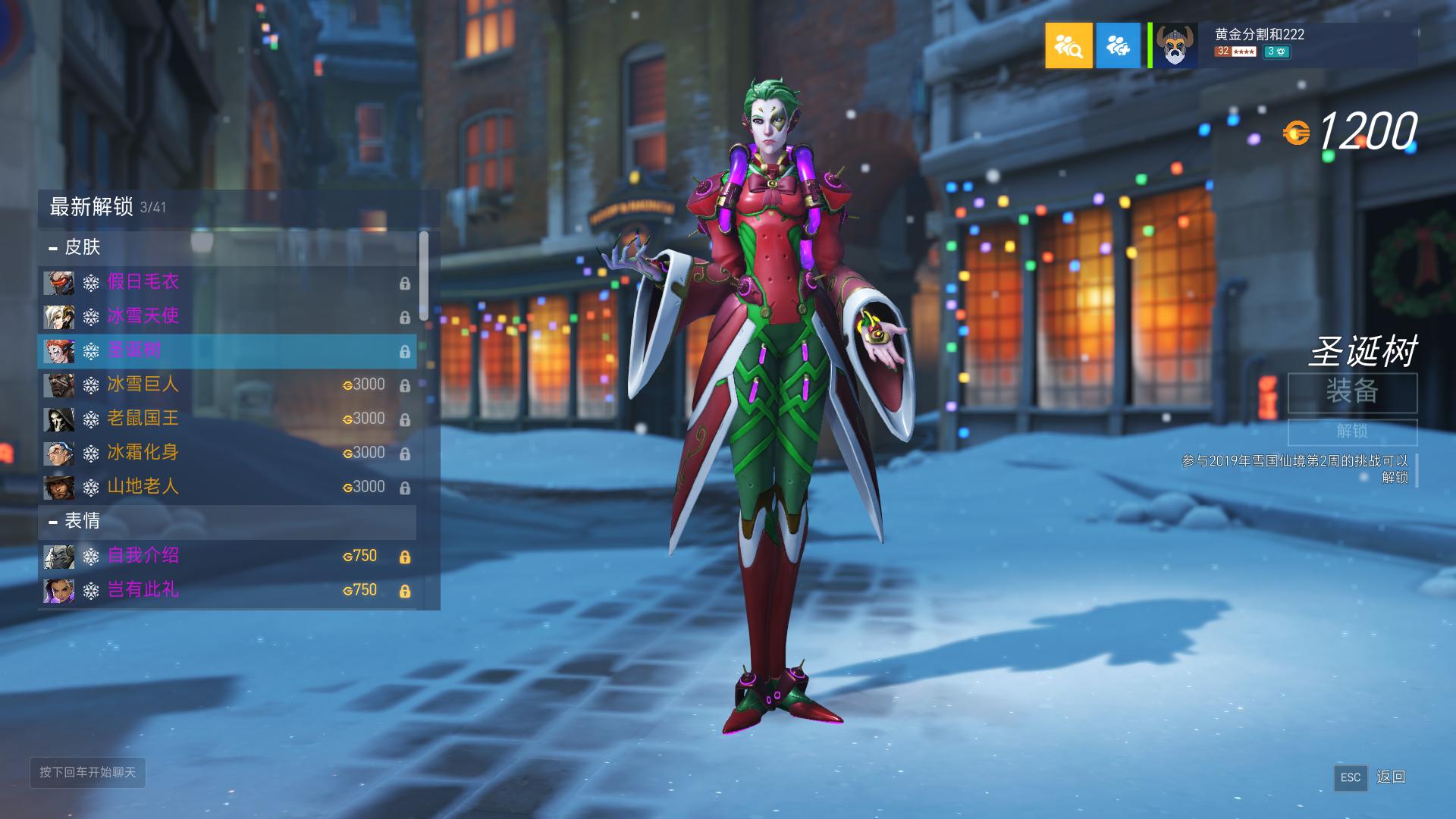Select the highlighted 圣诞树 skin row
This screenshot has height=819, width=1456.
tap(227, 351)
